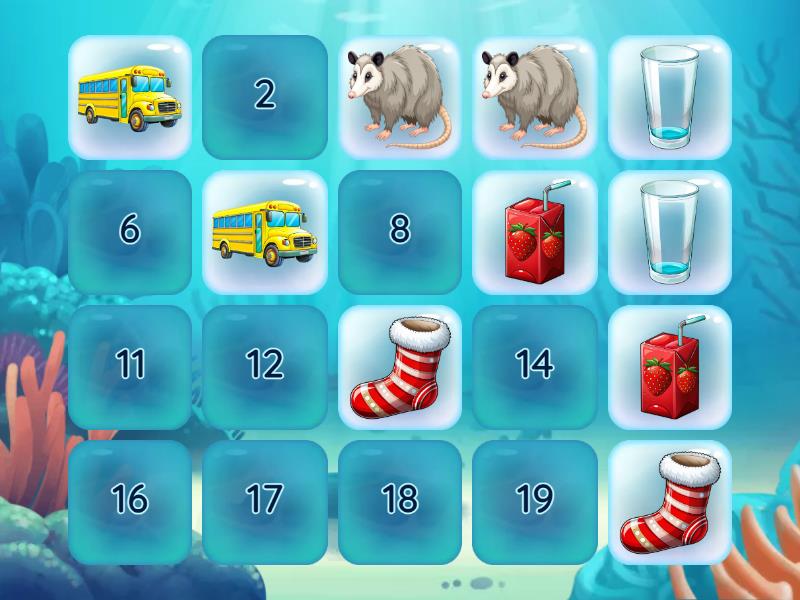800x600 pixels.
Task: Flip the card numbered 2
Action: 265,97
